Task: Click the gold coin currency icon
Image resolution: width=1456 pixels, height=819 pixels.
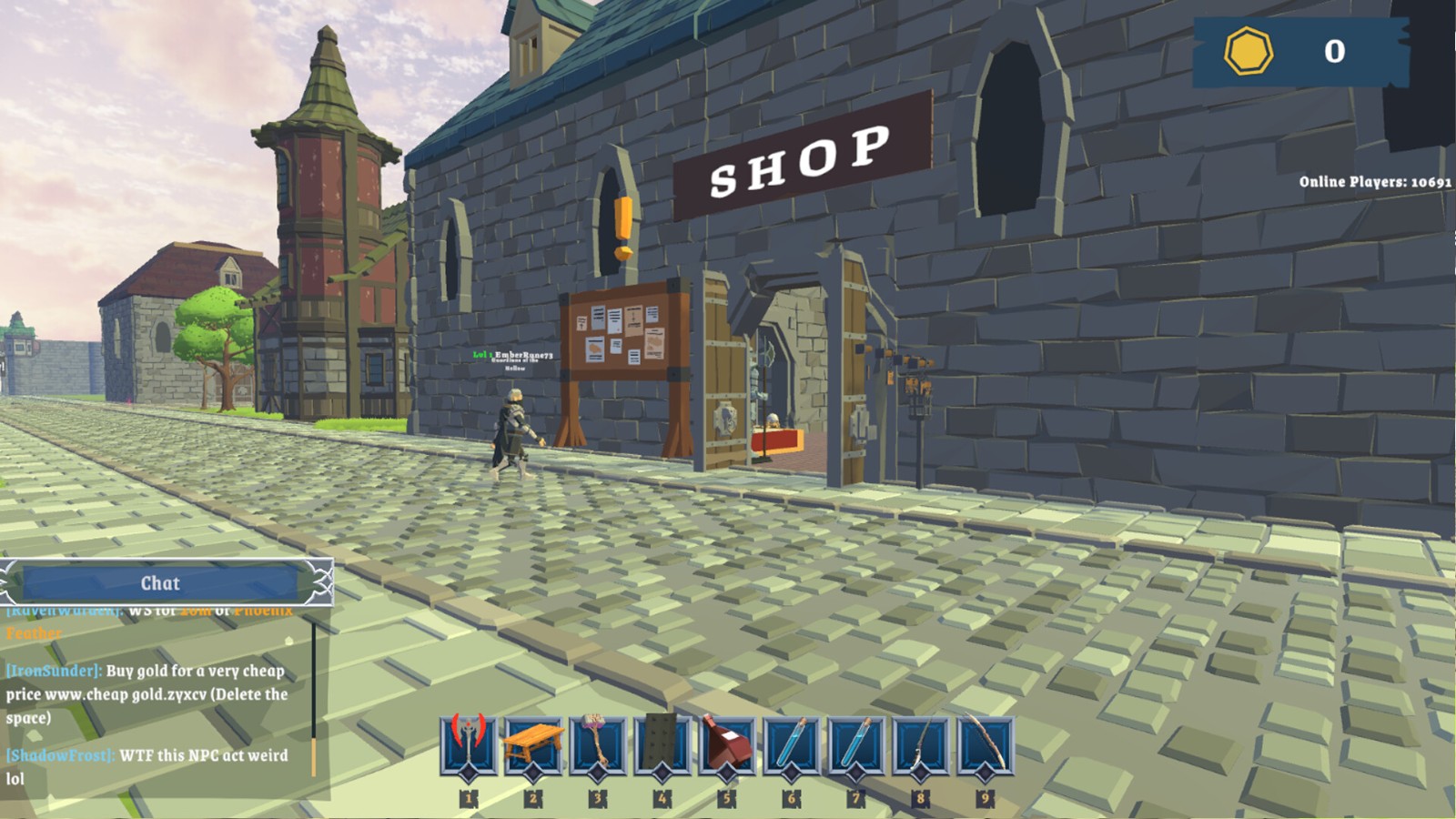Action: point(1248,51)
